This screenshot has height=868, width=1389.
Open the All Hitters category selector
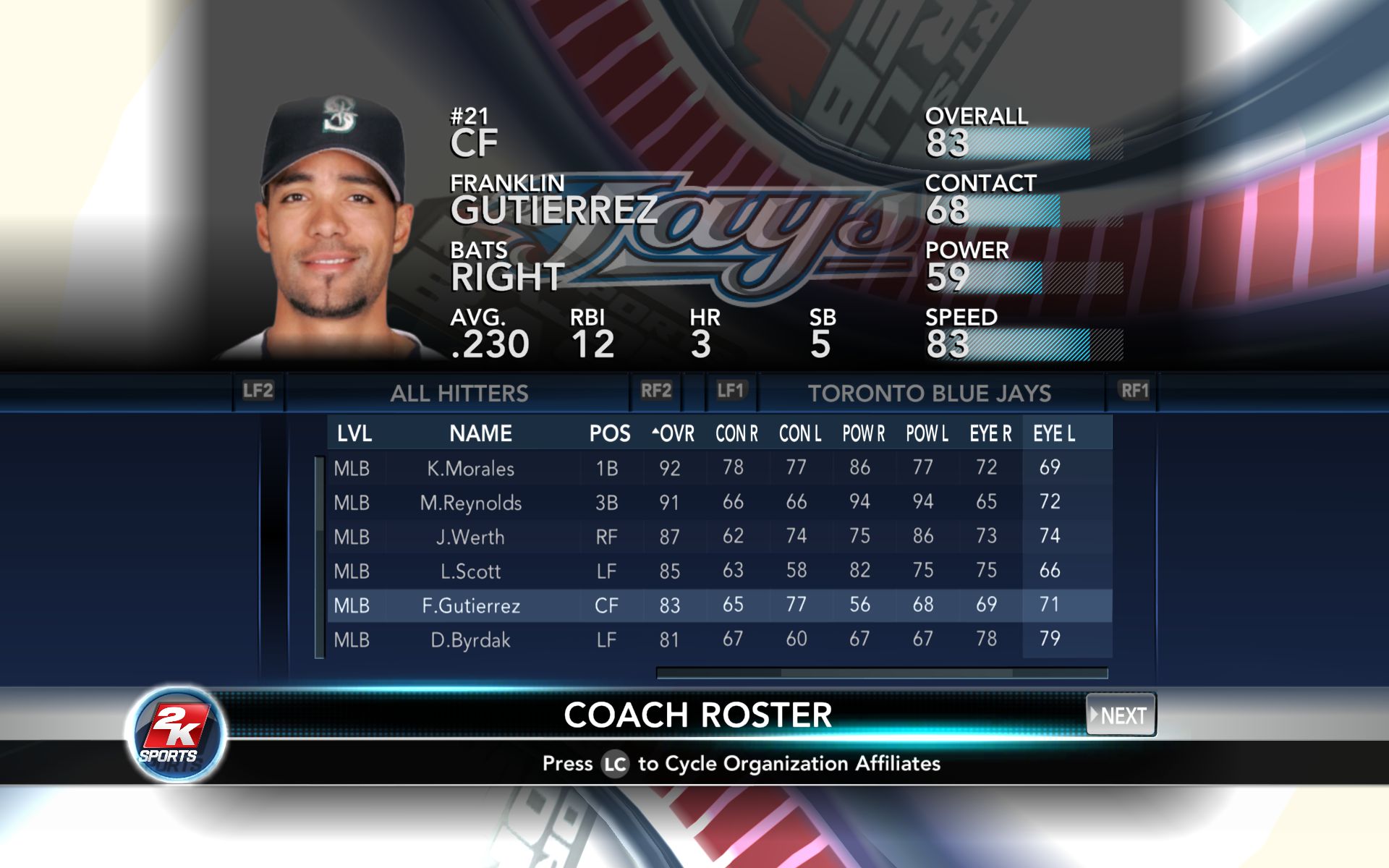pos(459,393)
